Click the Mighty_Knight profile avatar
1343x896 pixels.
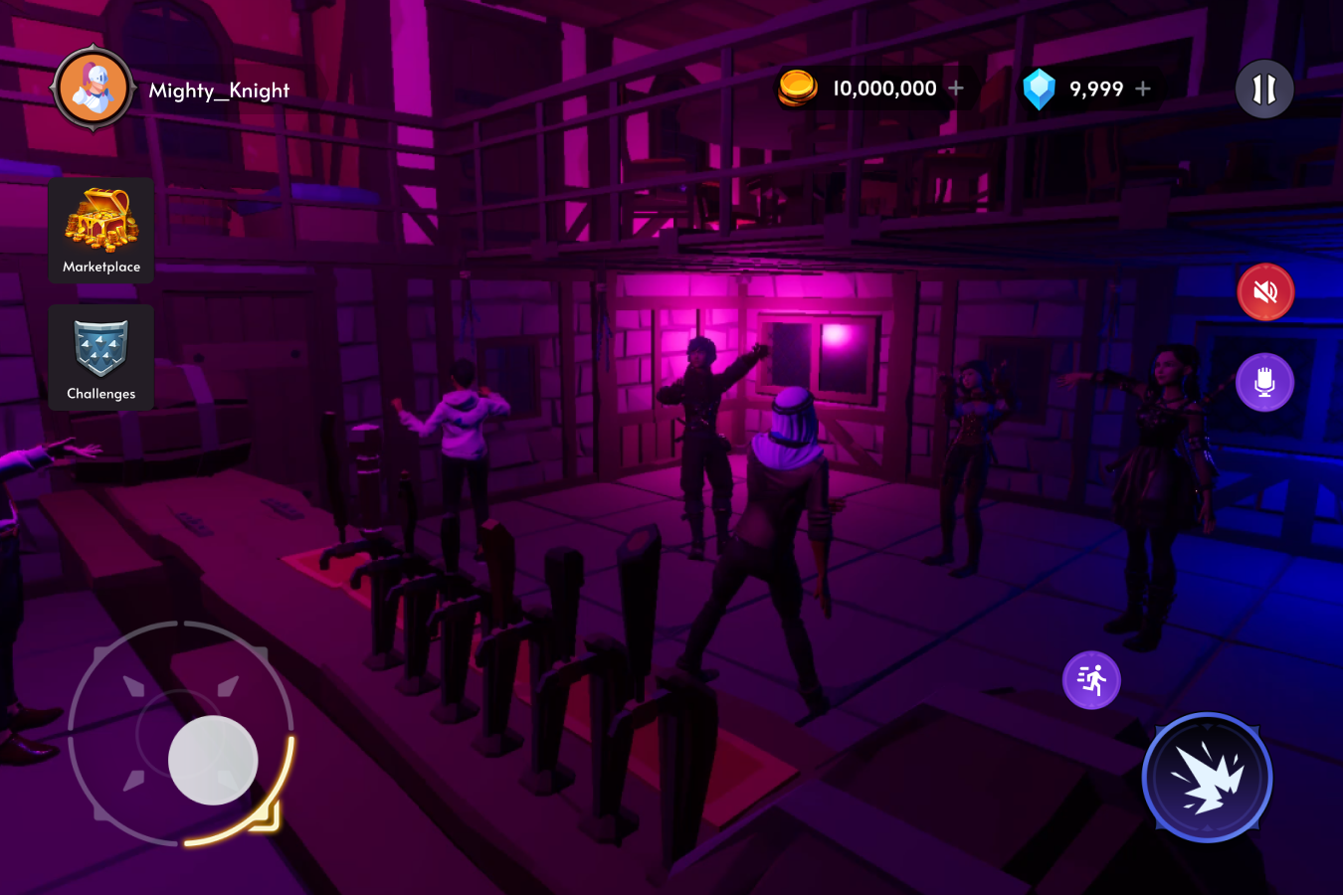click(94, 89)
